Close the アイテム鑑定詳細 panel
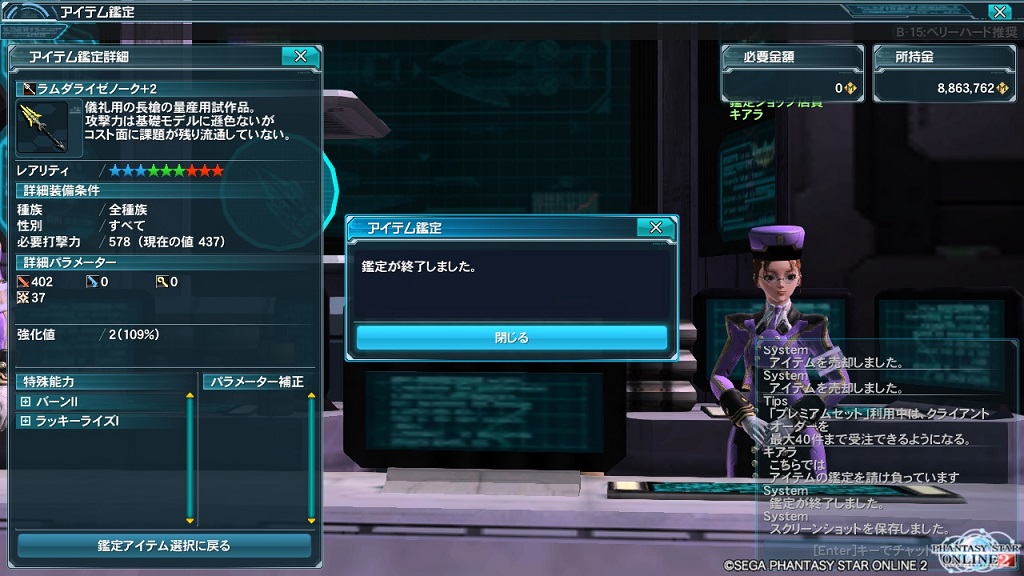The height and width of the screenshot is (576, 1024). pos(300,57)
